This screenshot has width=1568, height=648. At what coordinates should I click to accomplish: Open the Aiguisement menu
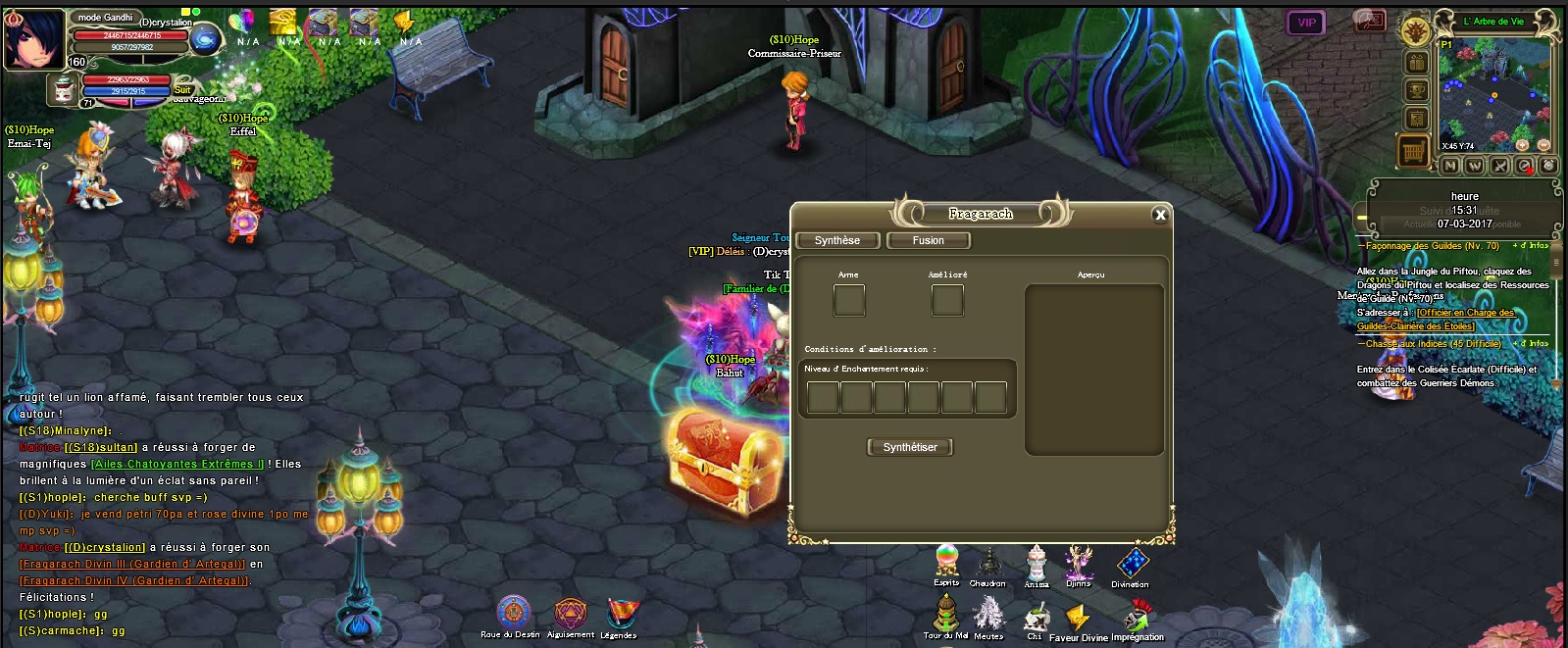pos(570,614)
